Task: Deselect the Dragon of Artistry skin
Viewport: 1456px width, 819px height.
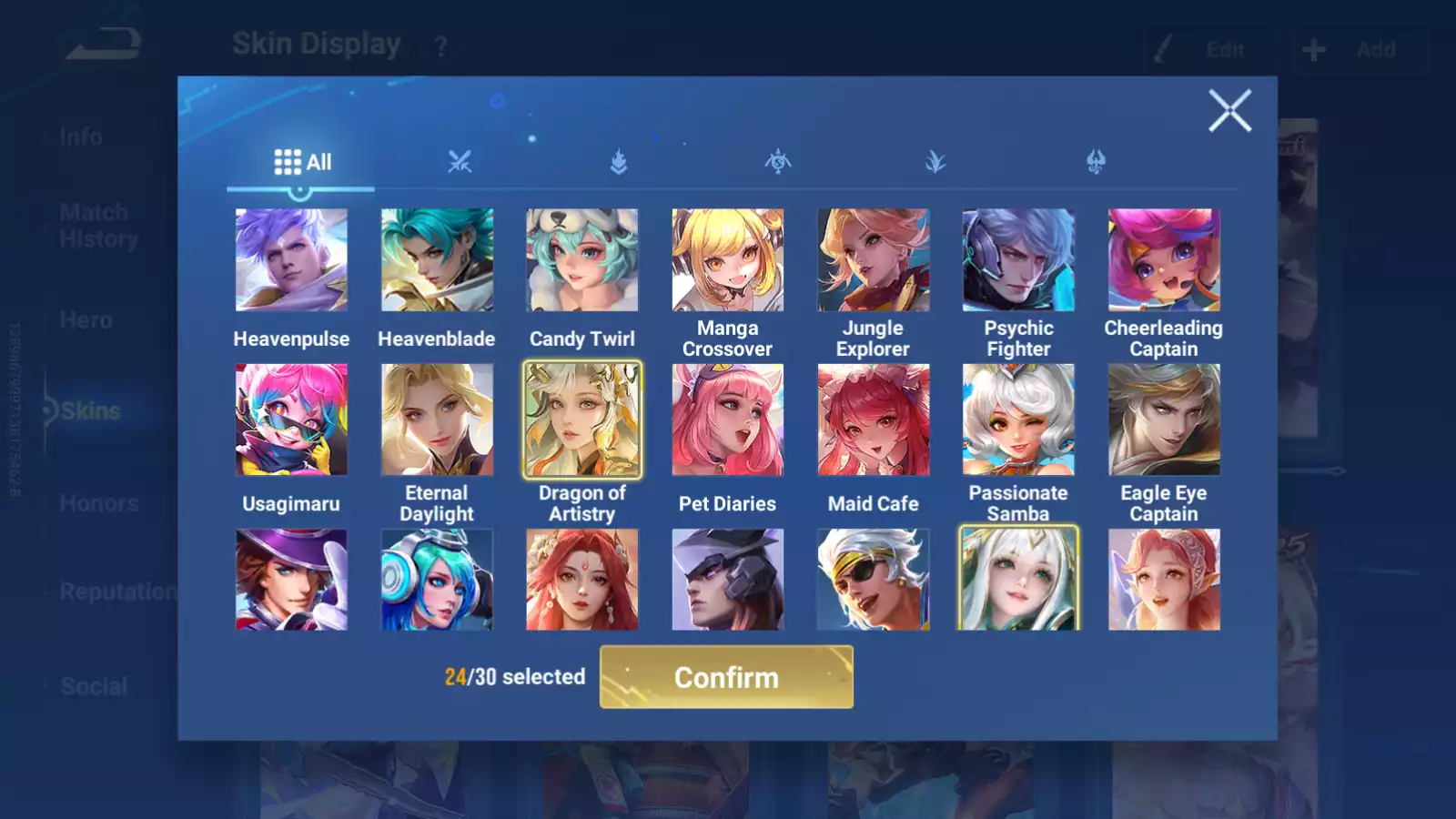Action: [582, 419]
